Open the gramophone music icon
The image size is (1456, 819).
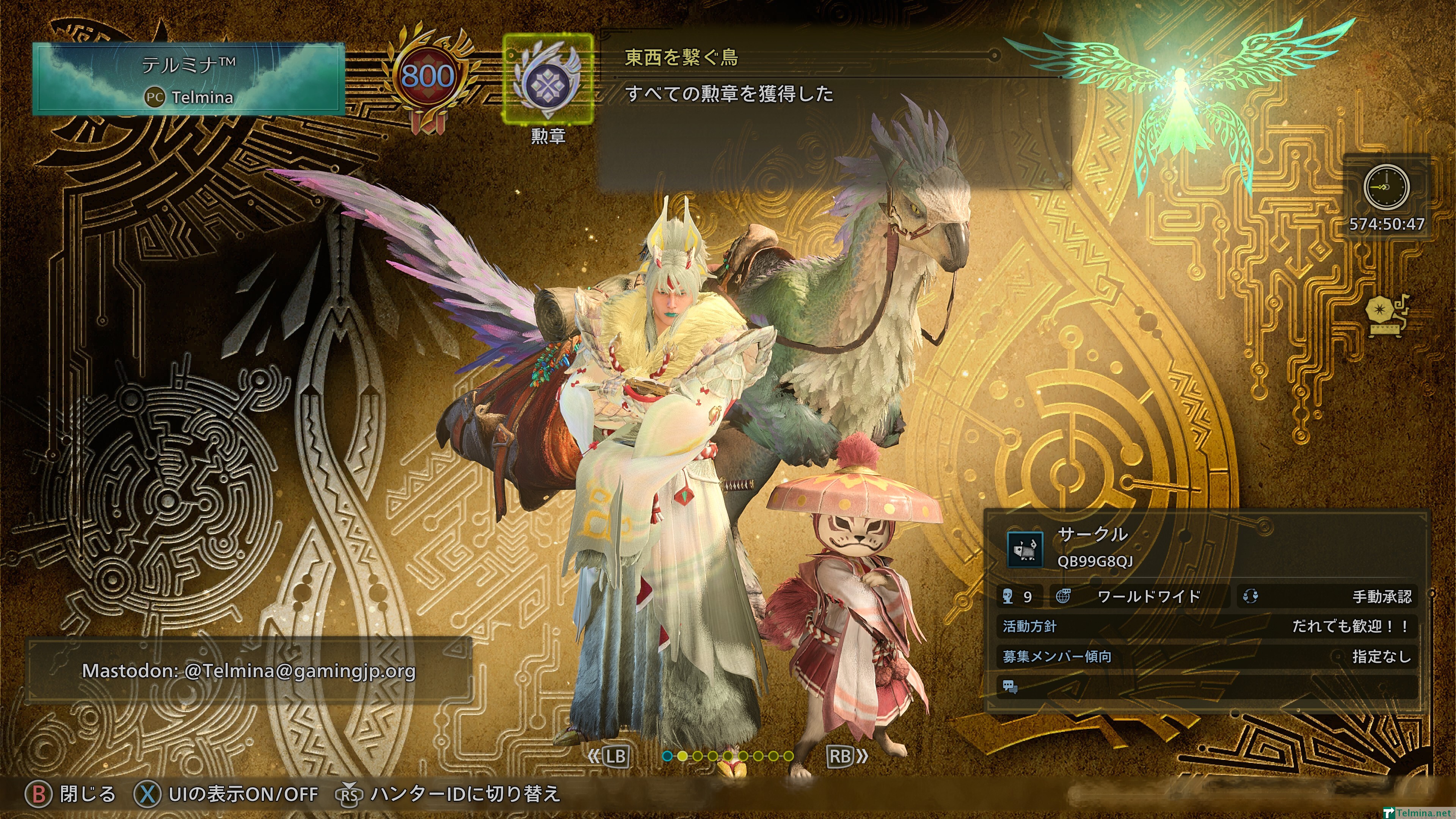click(x=1387, y=317)
